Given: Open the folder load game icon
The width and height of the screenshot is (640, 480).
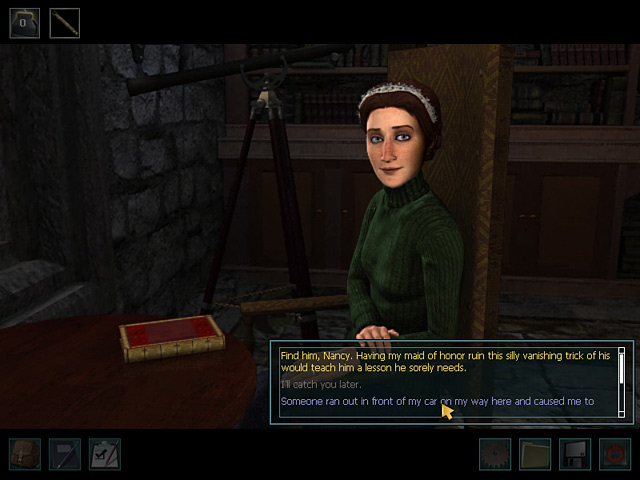Looking at the screenshot, I should pyautogui.click(x=535, y=455).
